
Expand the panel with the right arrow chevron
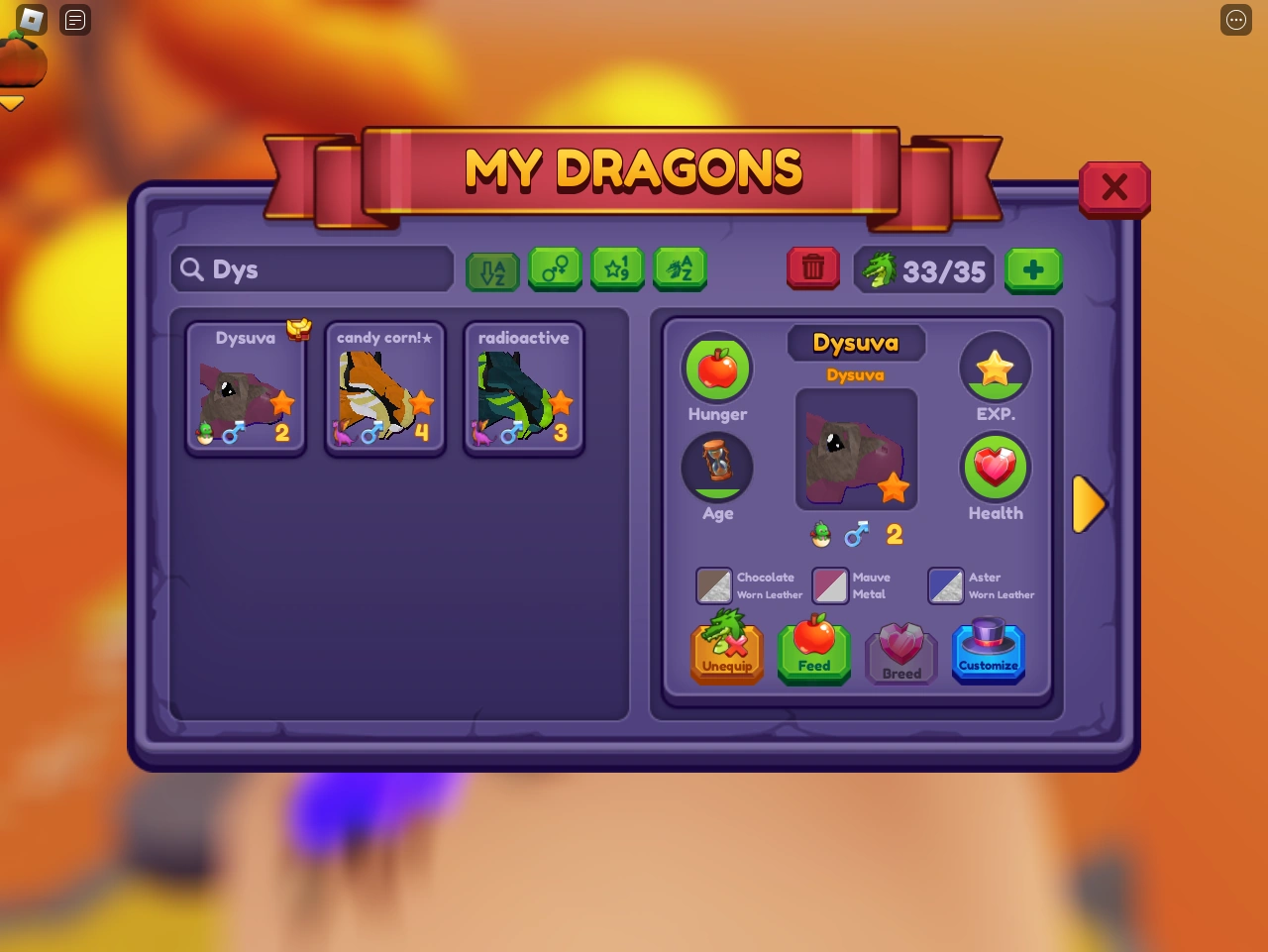(x=1089, y=503)
